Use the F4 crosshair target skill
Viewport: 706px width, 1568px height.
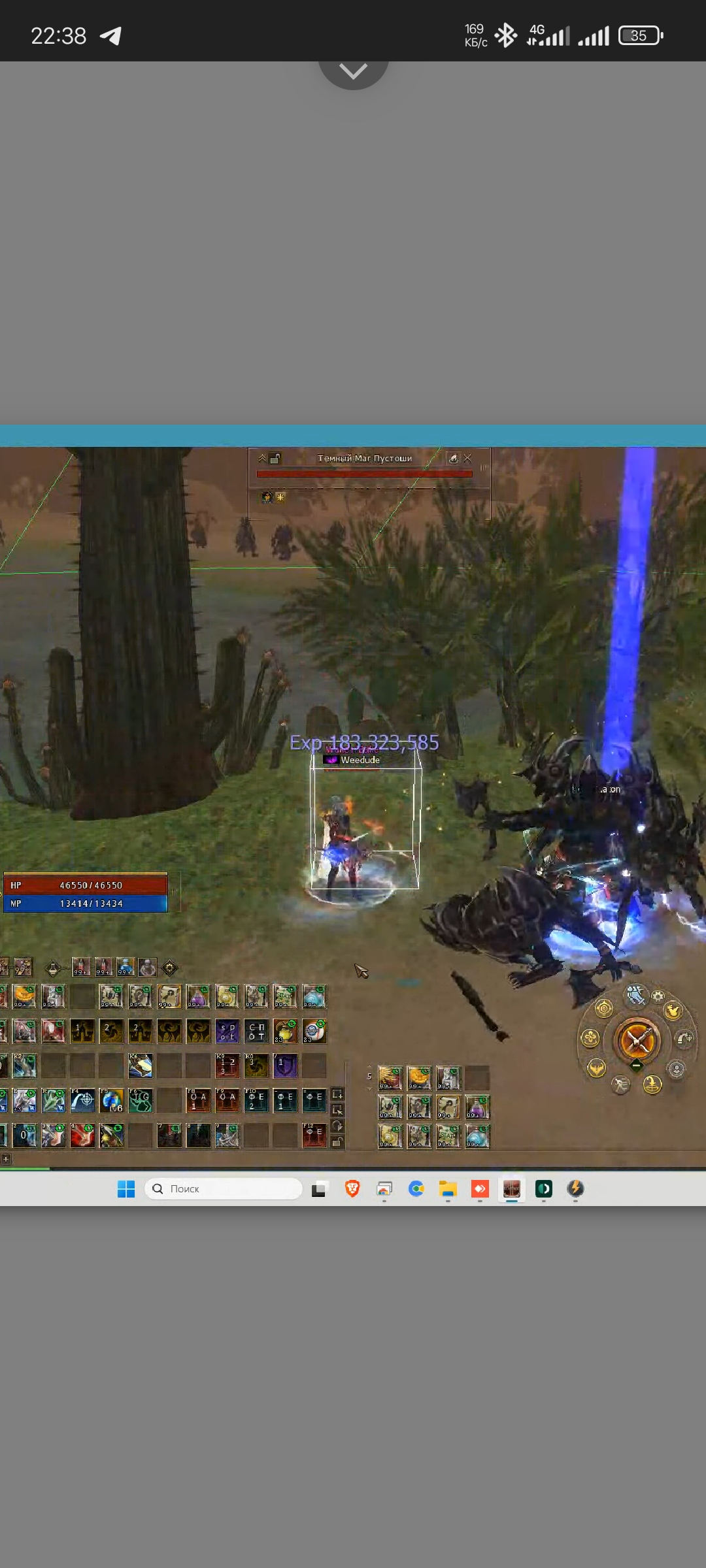(82, 1101)
